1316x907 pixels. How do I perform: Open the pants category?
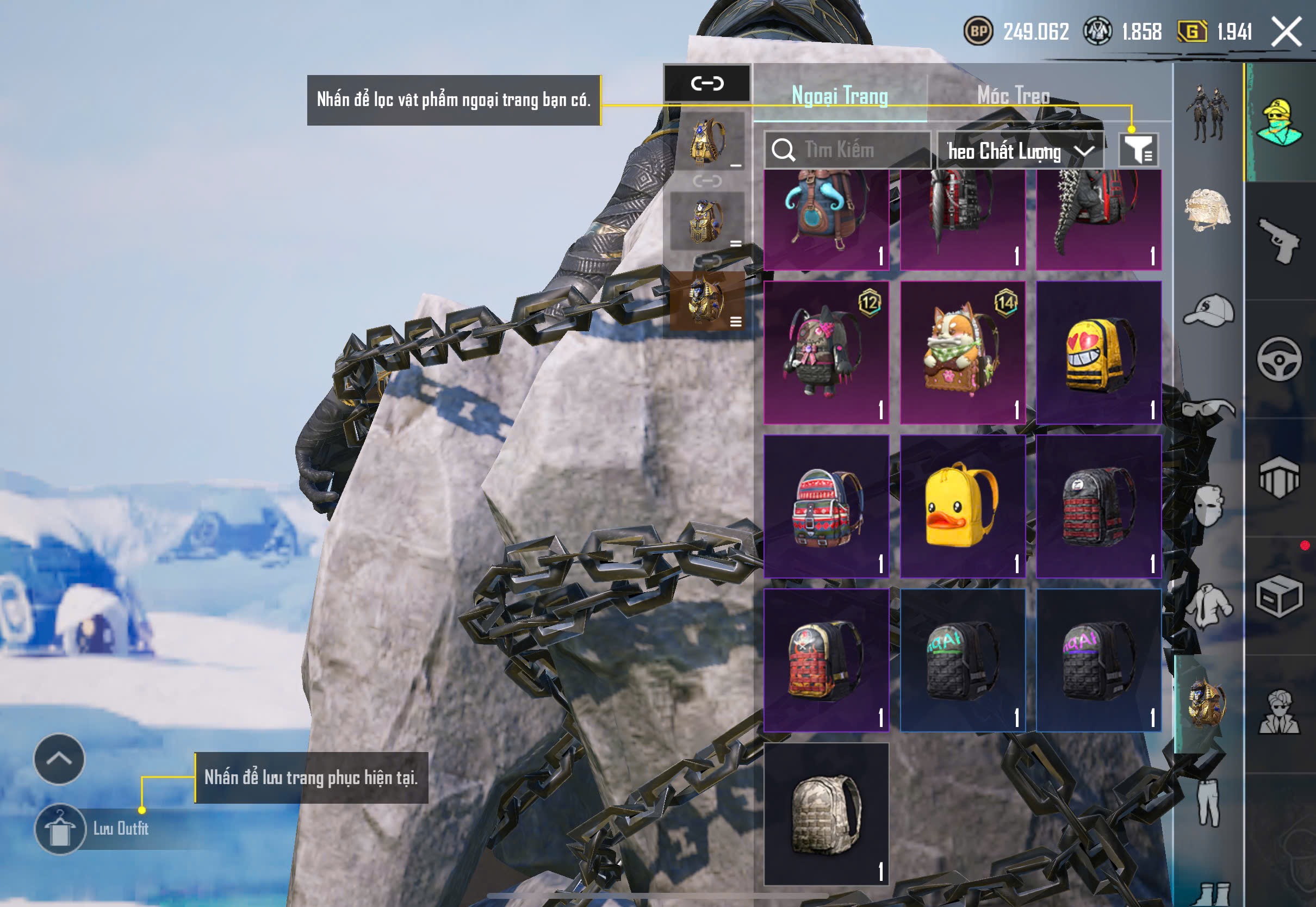pos(1208,803)
